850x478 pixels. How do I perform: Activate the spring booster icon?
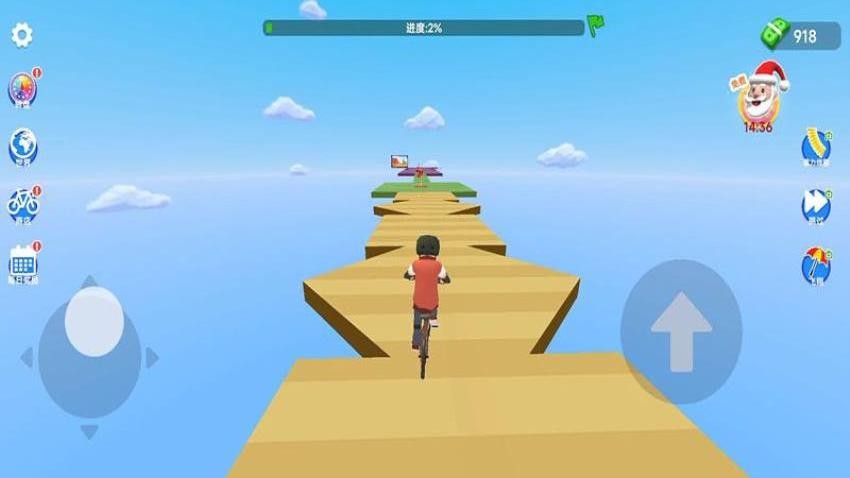[816, 147]
